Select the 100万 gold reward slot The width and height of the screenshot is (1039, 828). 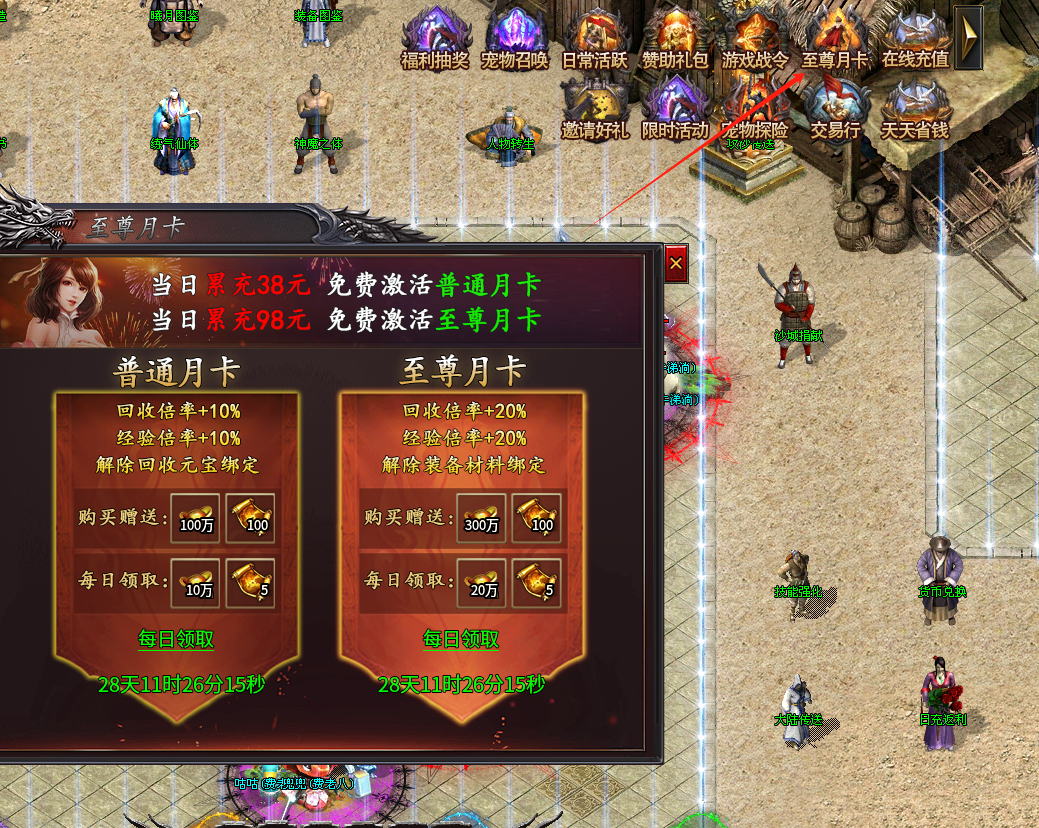196,518
